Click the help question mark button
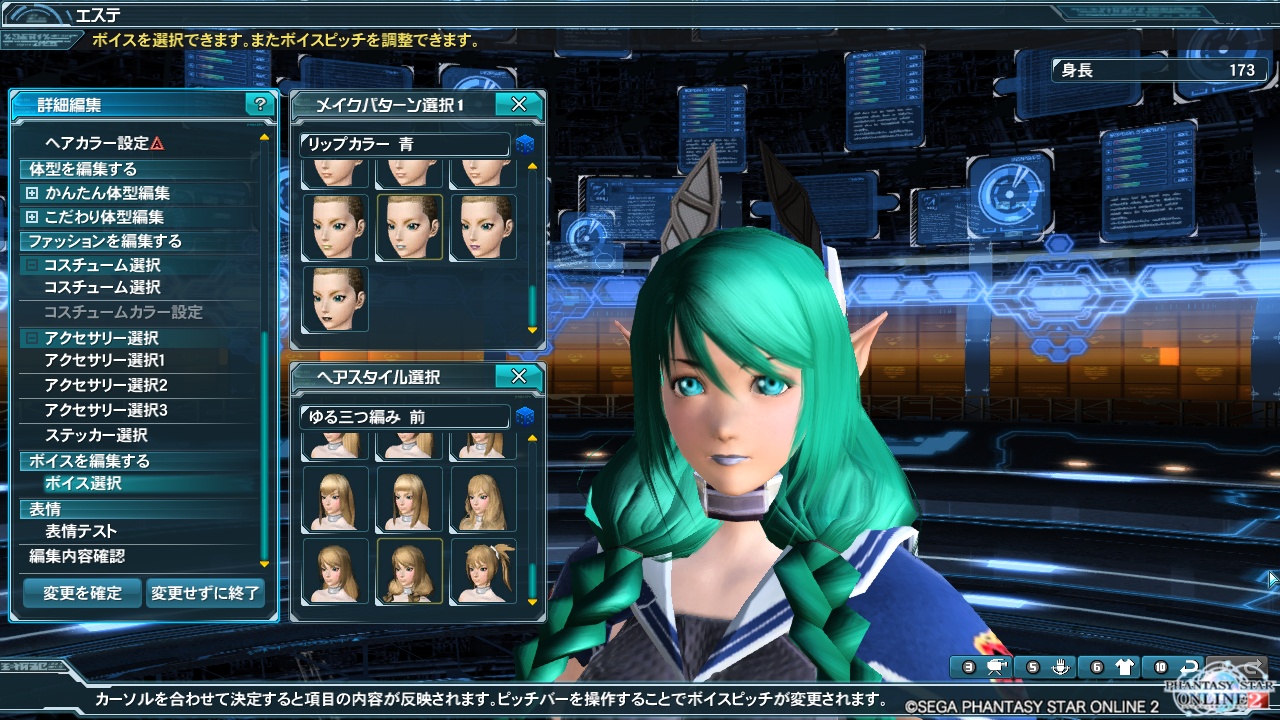 point(260,104)
